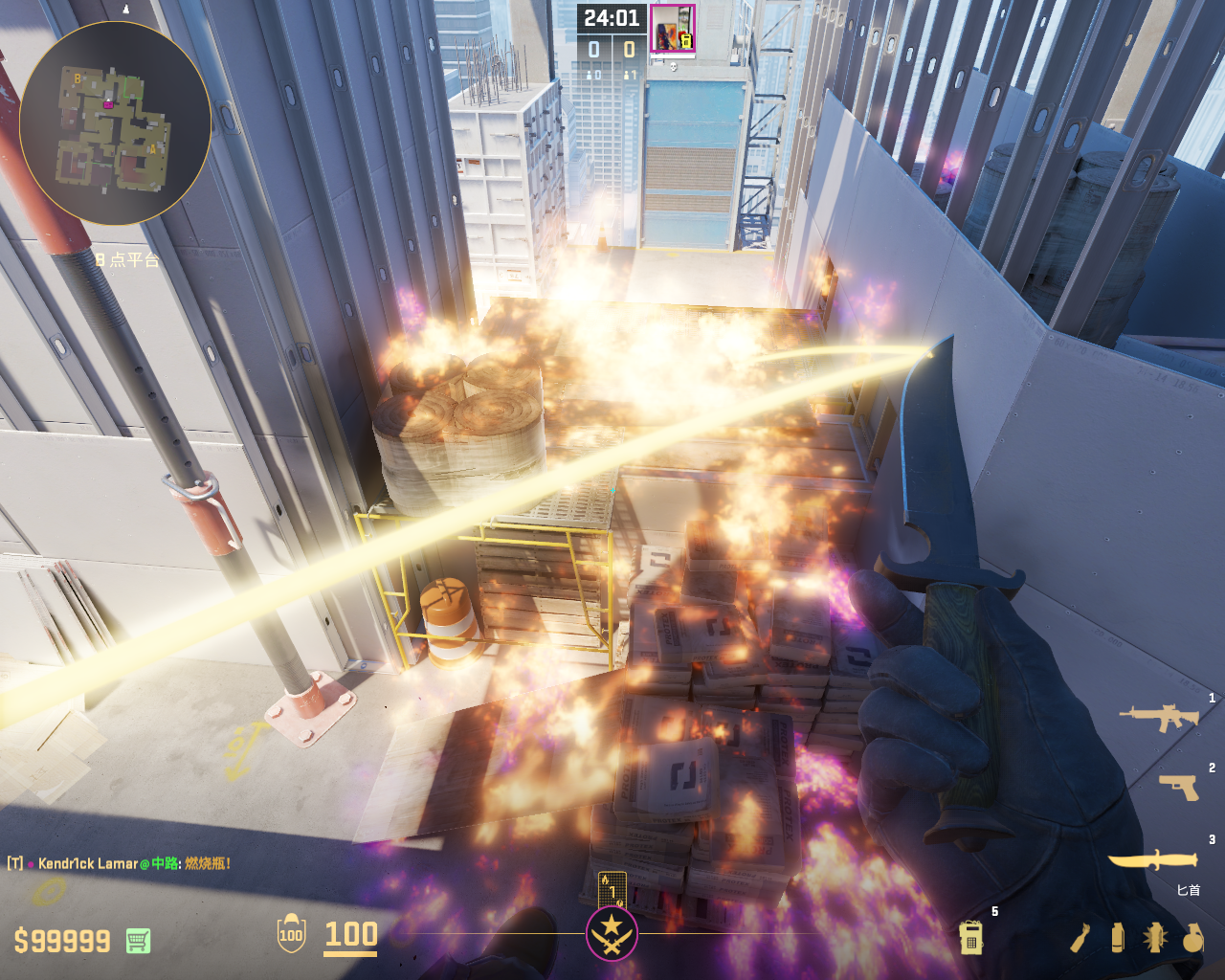Viewport: 1225px width, 980px height.
Task: Click the circular radar minimap
Action: (115, 123)
